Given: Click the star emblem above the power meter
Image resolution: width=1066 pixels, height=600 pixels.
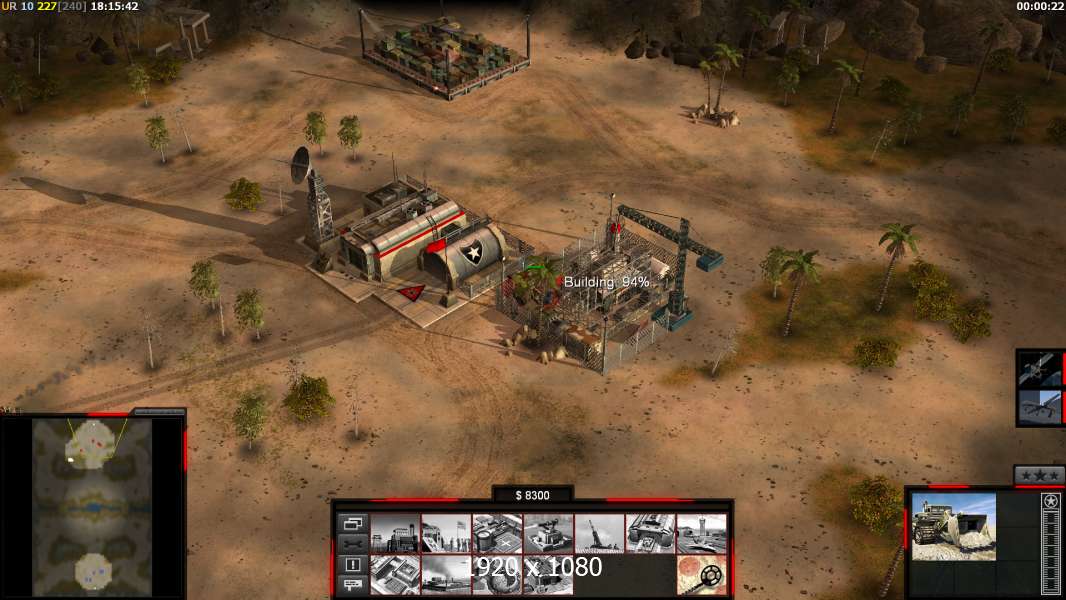Looking at the screenshot, I should click(1050, 501).
